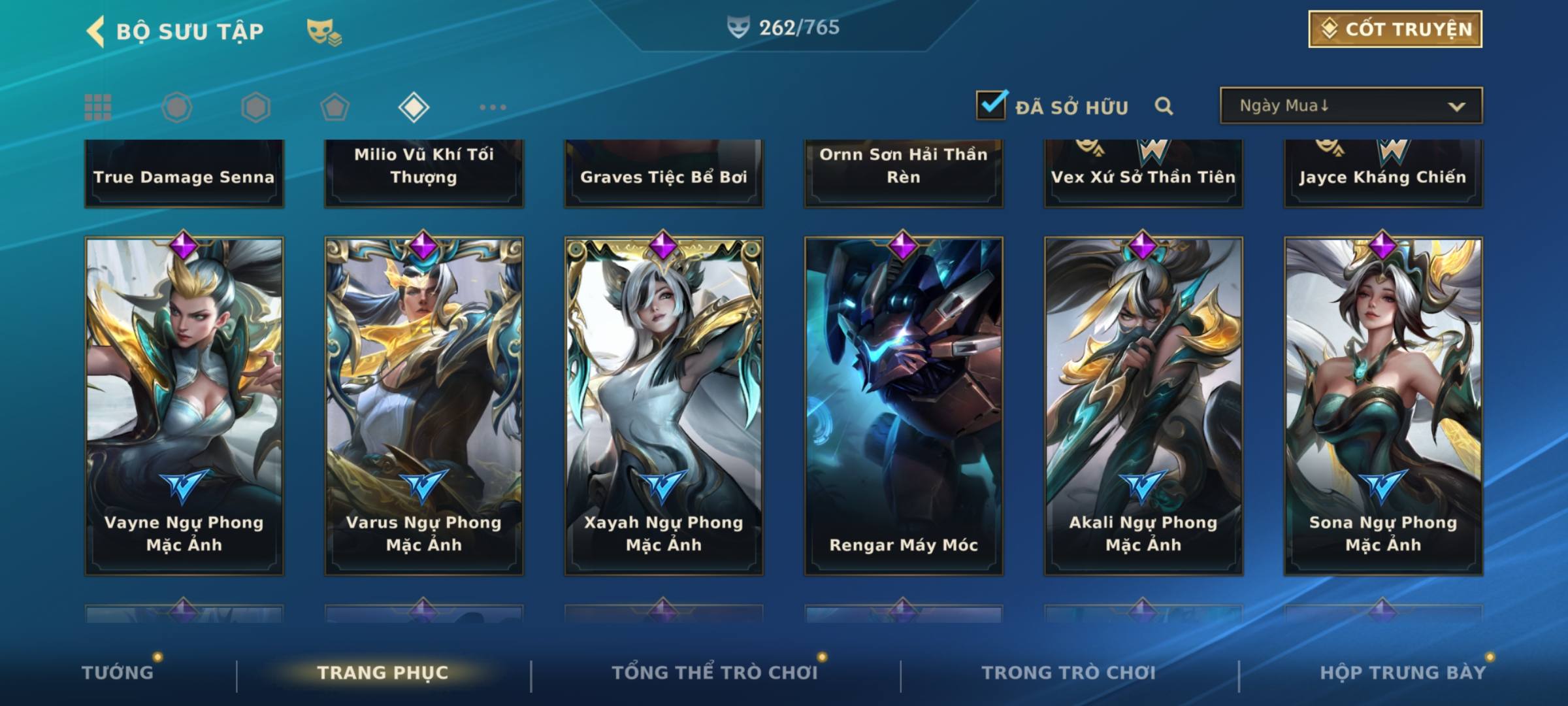The image size is (1568, 706).
Task: Choose the diamond rarity filter
Action: click(414, 107)
